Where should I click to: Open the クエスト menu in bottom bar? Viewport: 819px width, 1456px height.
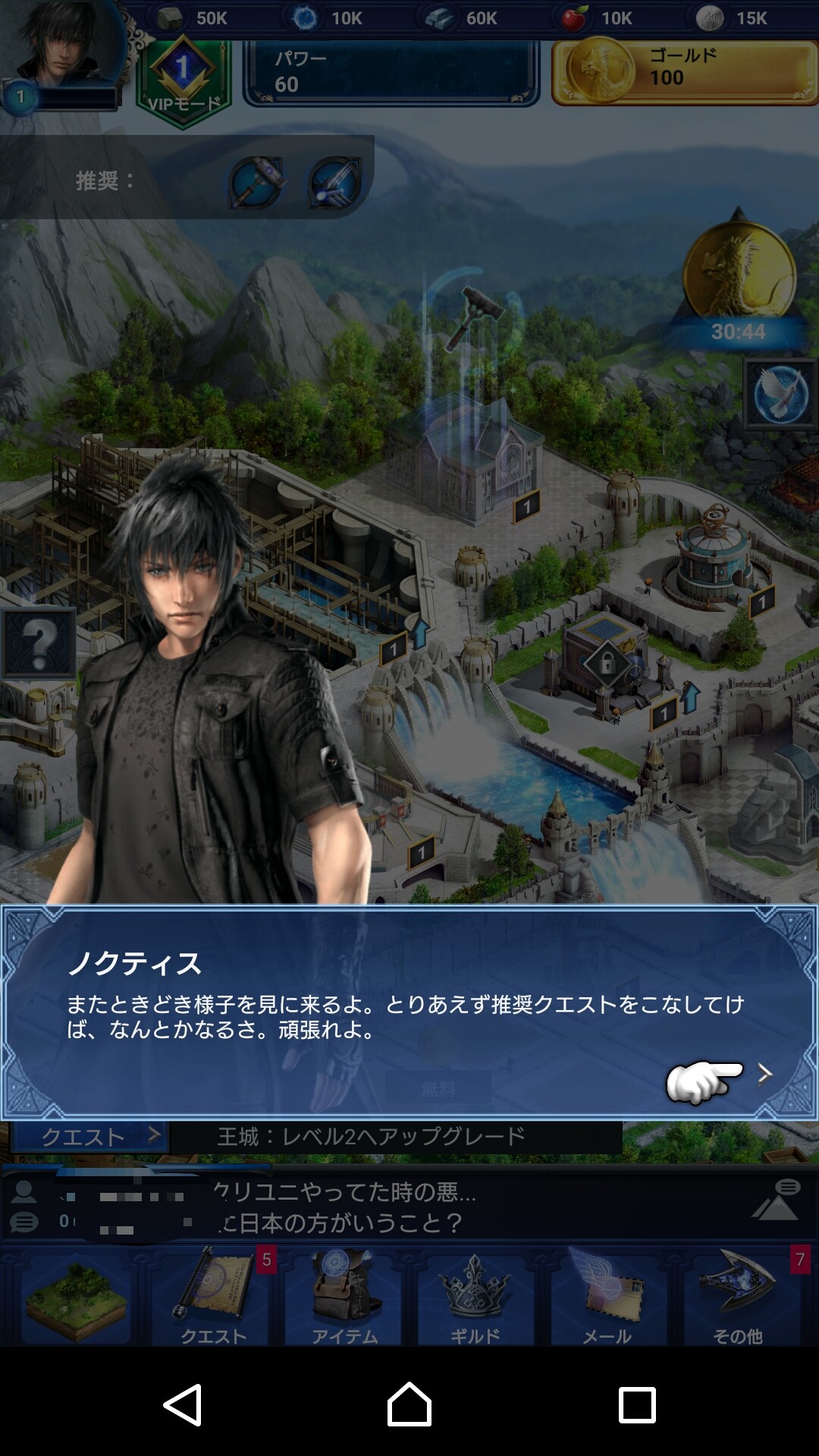(212, 1298)
